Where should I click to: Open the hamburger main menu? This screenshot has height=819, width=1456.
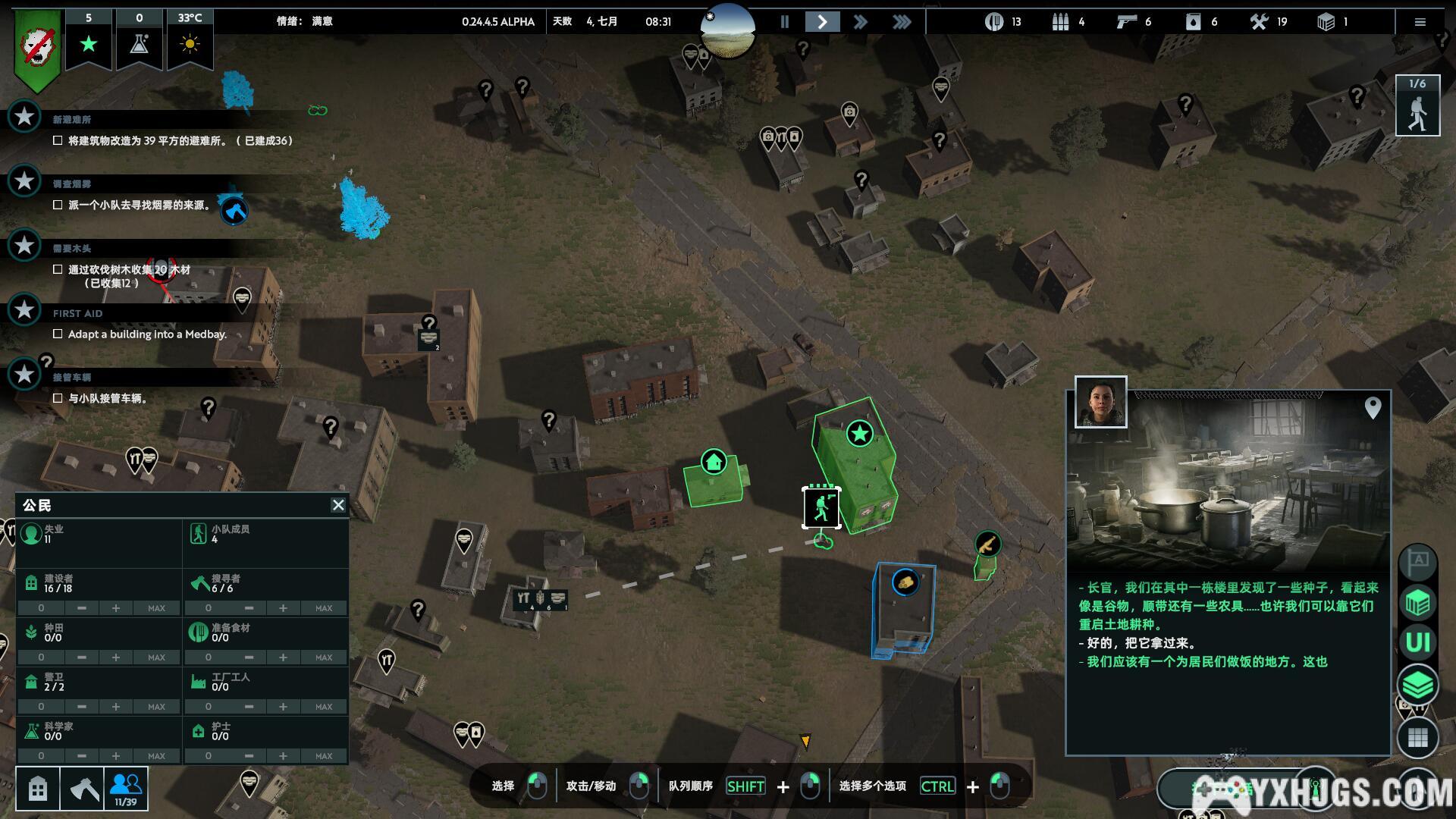coord(1420,22)
